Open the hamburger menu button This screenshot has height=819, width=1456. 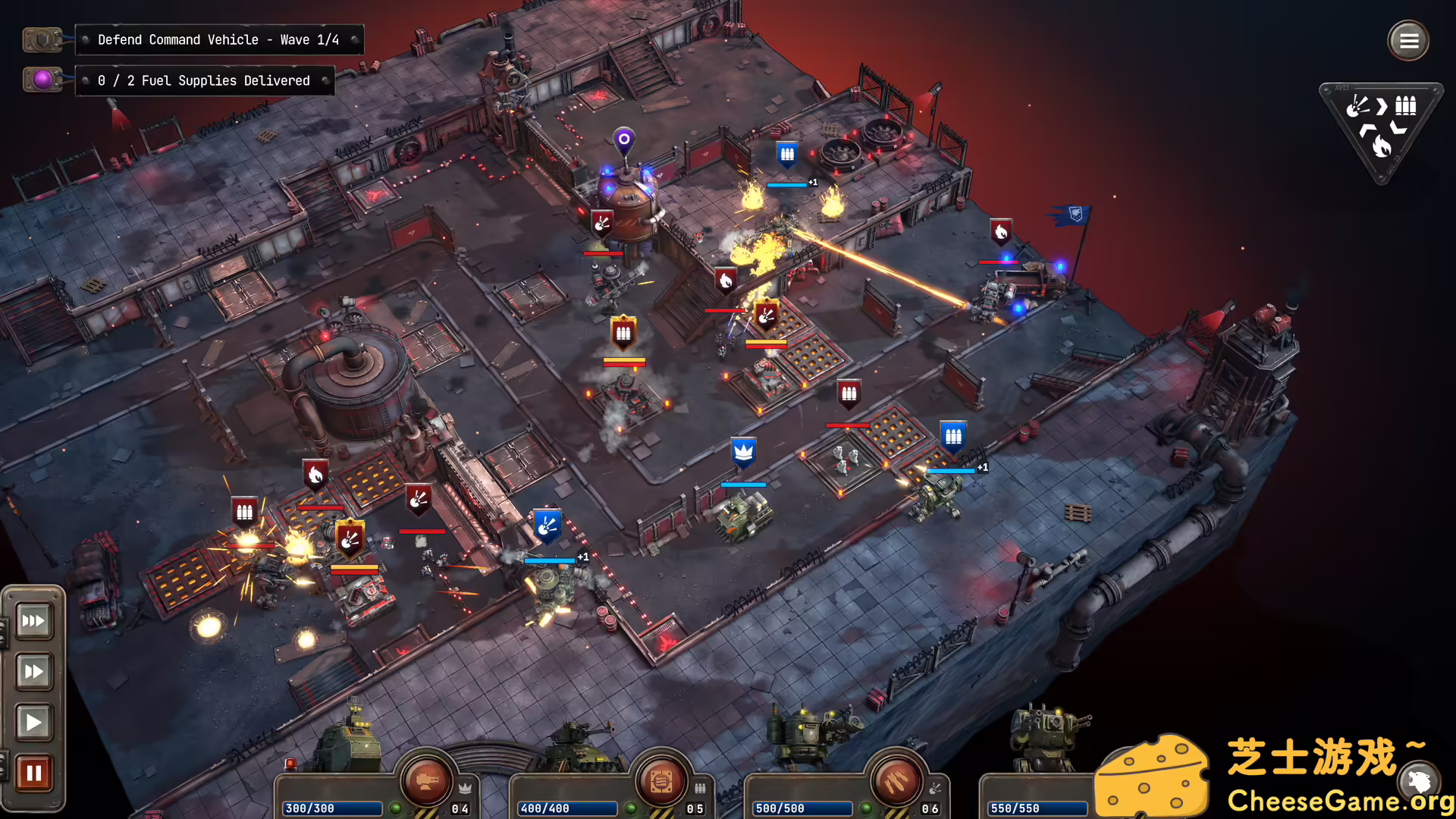[1408, 41]
